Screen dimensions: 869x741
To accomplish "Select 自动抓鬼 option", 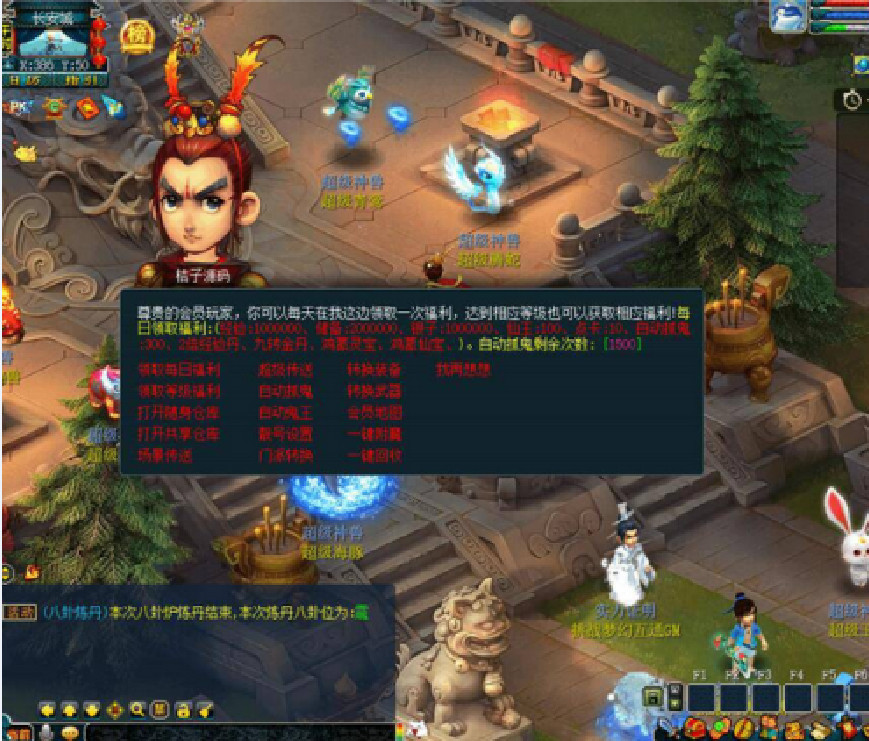I will [x=285, y=391].
